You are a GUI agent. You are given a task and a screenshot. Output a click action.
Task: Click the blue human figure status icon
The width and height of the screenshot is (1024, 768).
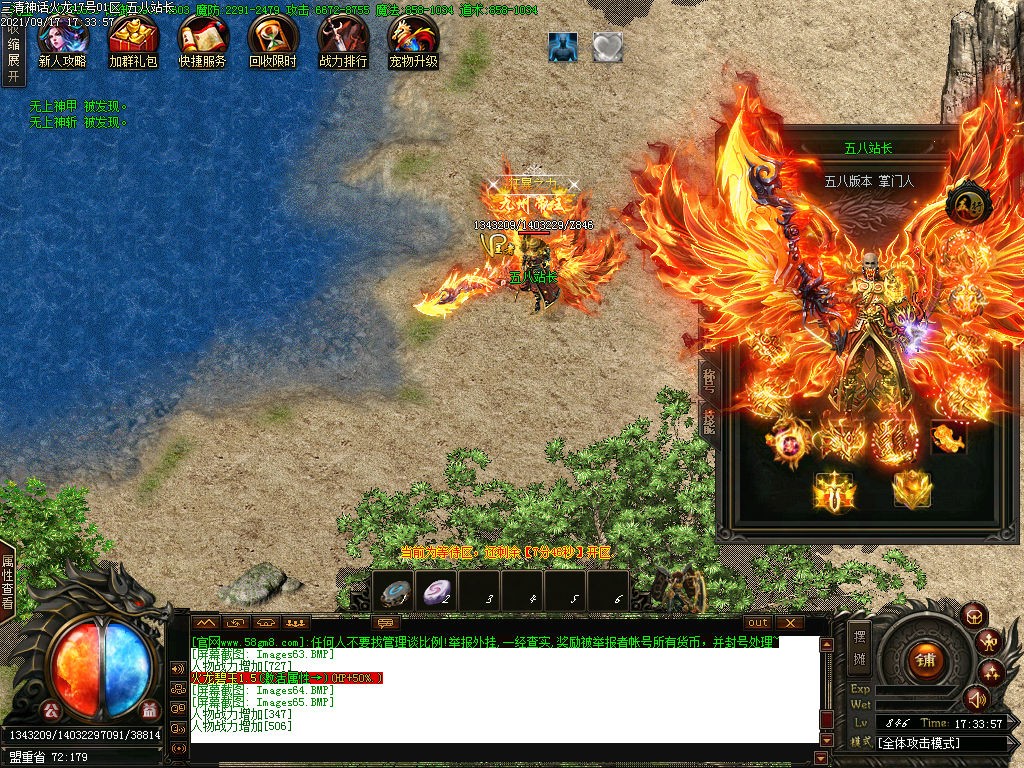click(563, 47)
